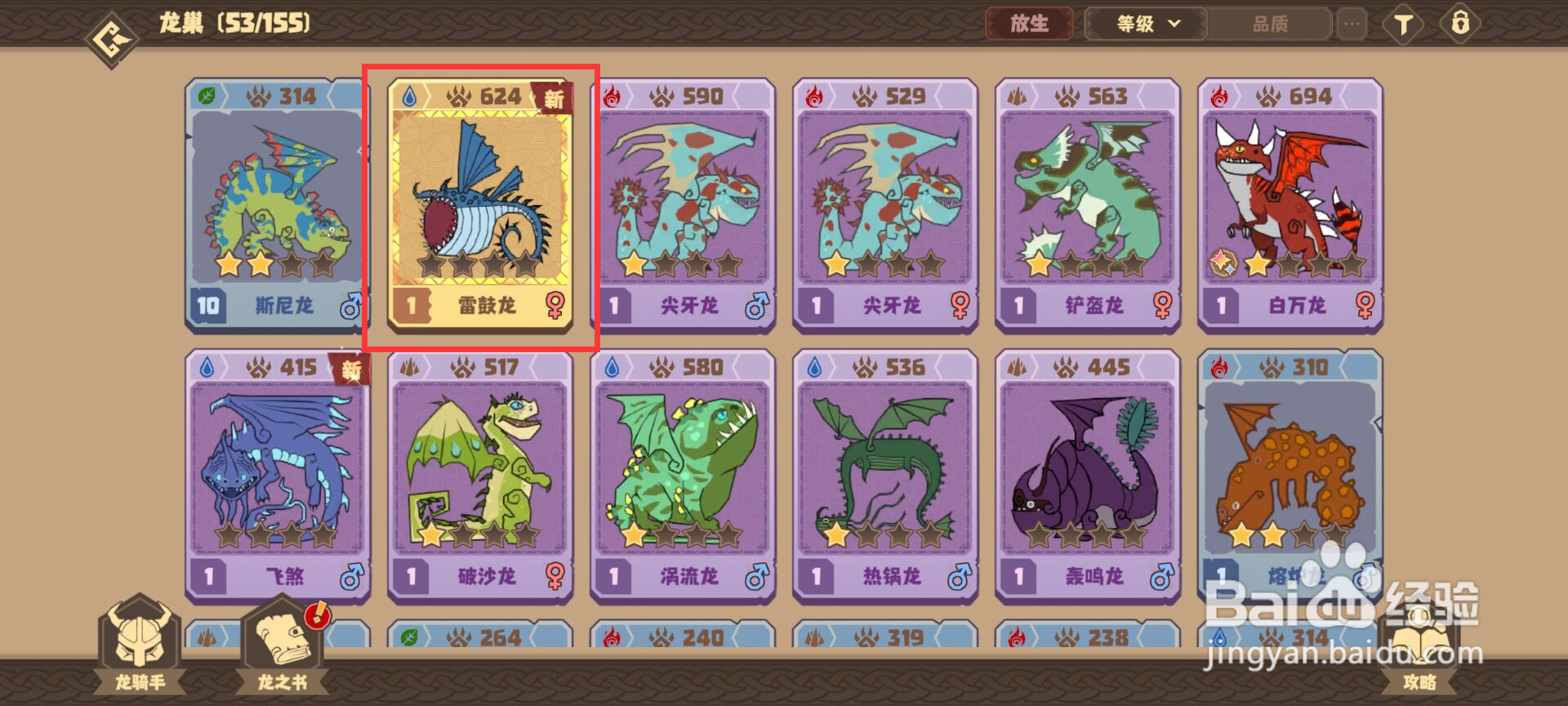Image resolution: width=1568 pixels, height=706 pixels.
Task: Click the fire element icon on 白万龙 card
Action: [x=1218, y=96]
